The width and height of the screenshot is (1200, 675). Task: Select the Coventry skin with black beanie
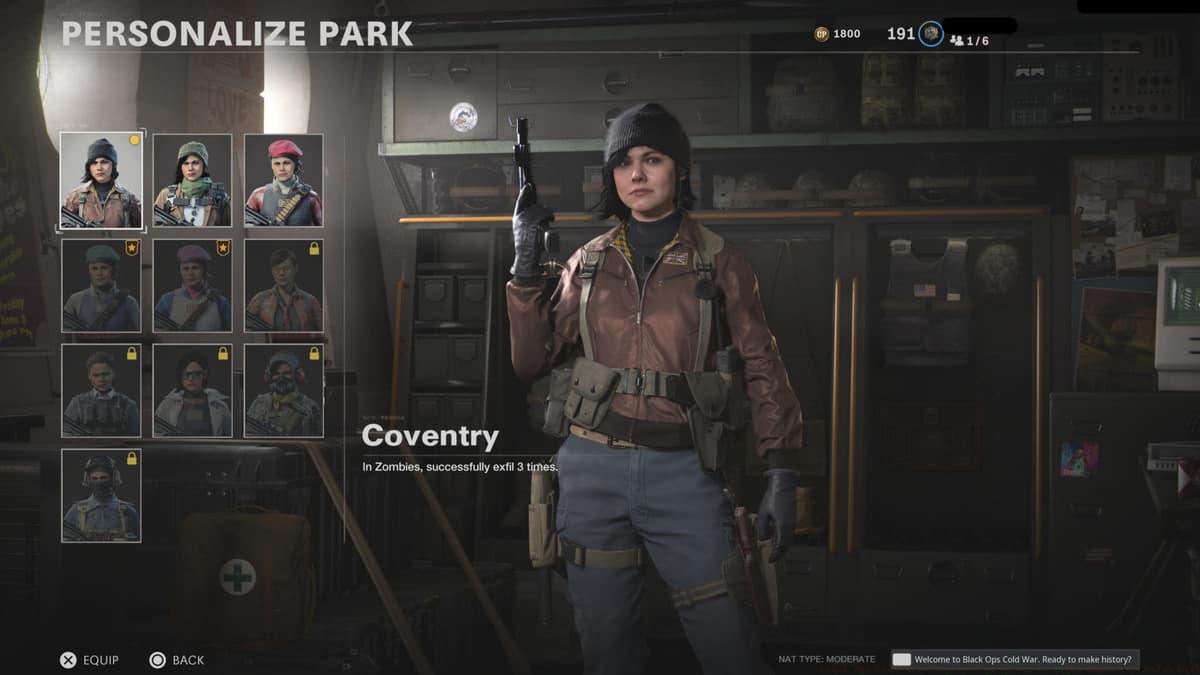(x=101, y=181)
